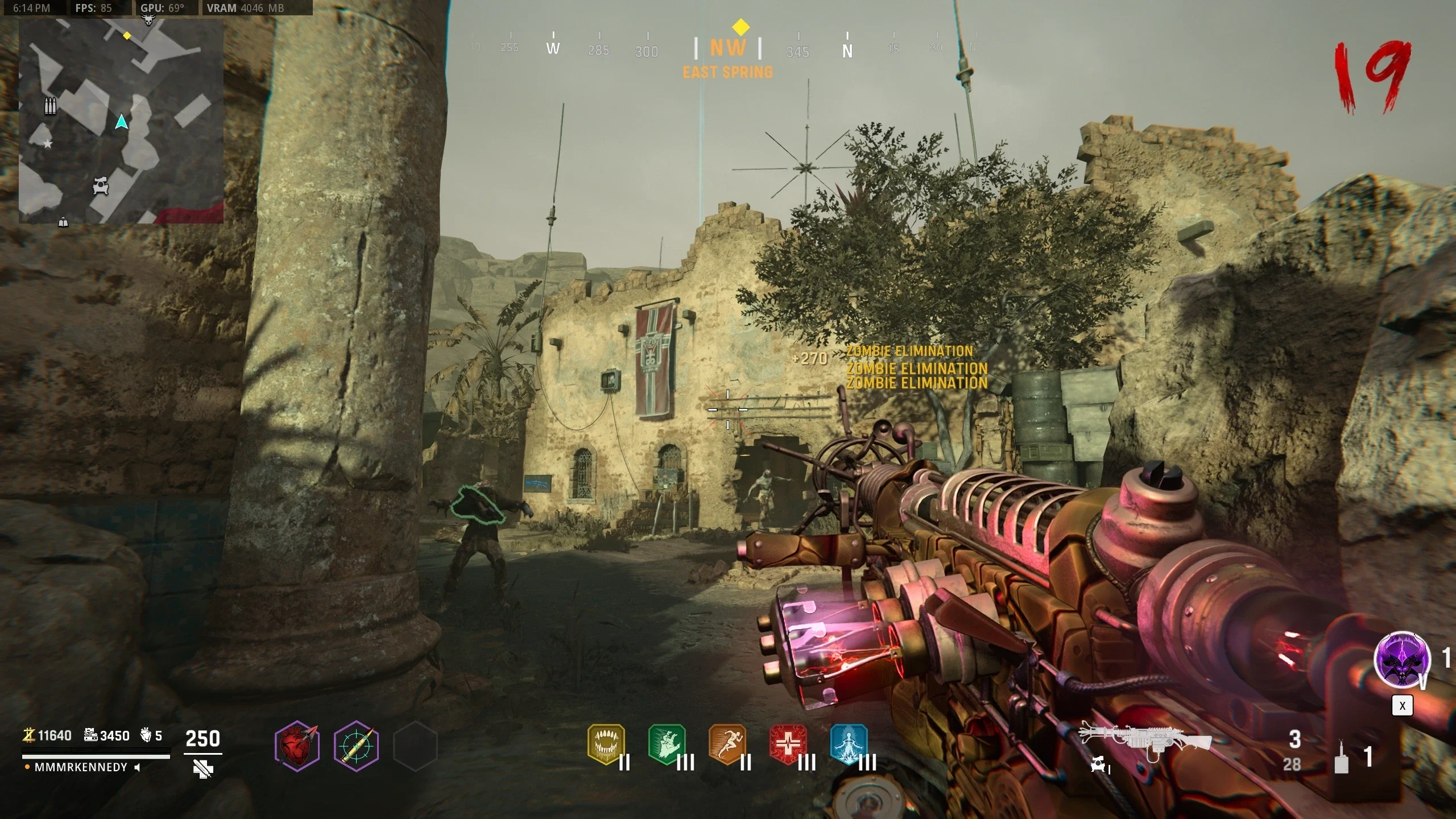
Task: Select the white star marker on minimap
Action: (48, 144)
